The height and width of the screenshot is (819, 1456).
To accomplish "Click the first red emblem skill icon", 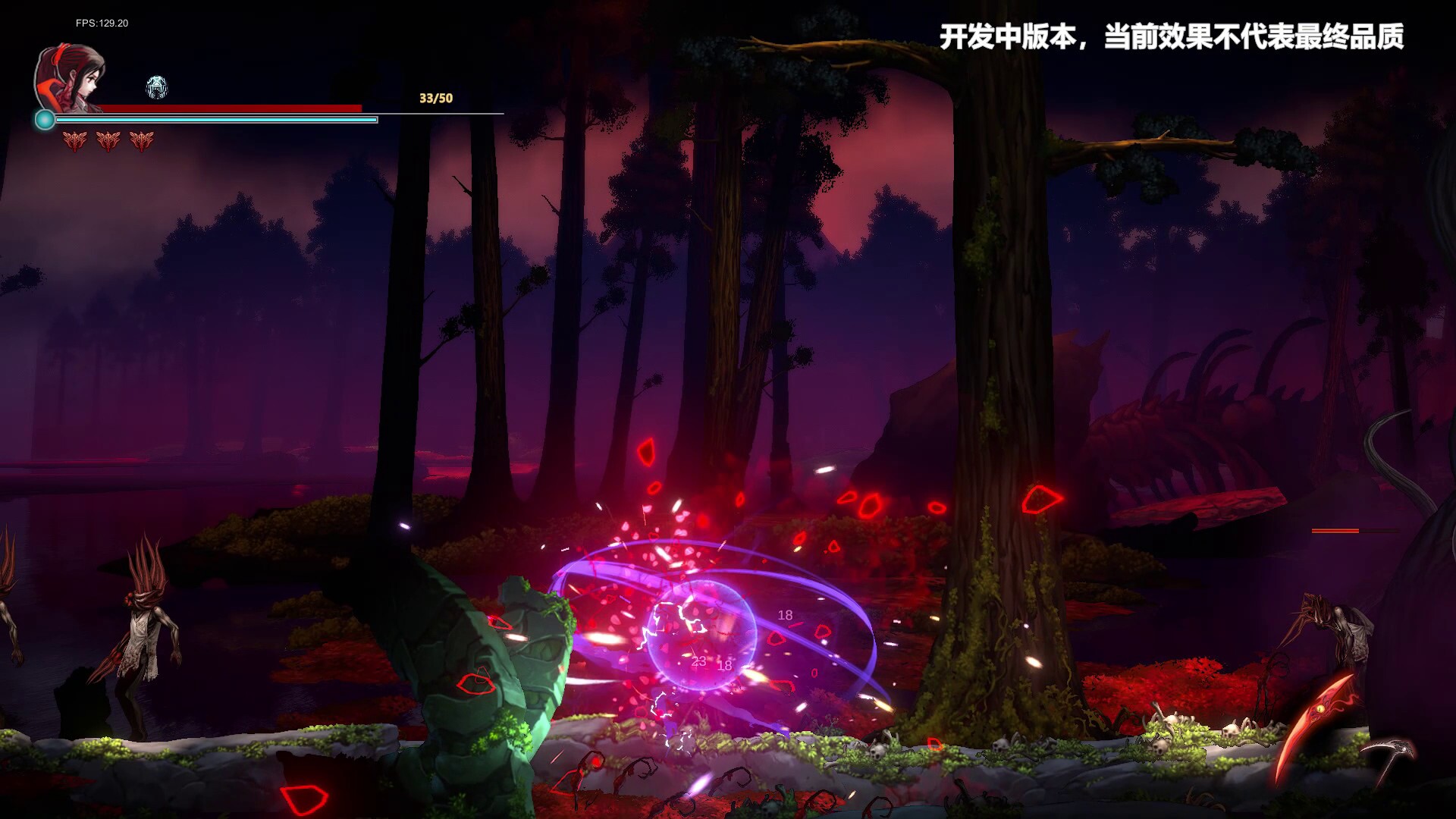I will [74, 141].
